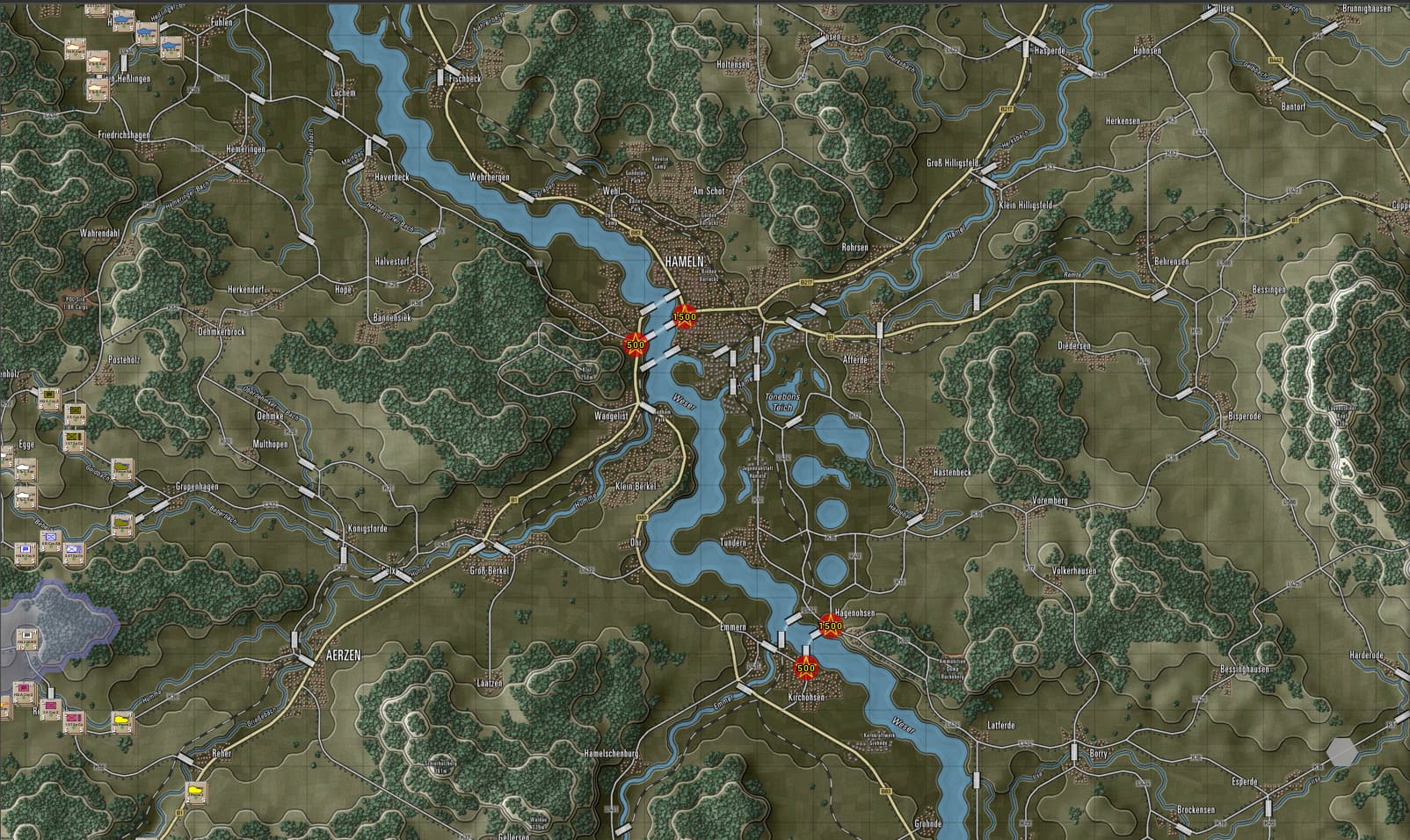
Task: Choose the 500 objective marker above Kirchohsen
Action: pyautogui.click(x=805, y=668)
